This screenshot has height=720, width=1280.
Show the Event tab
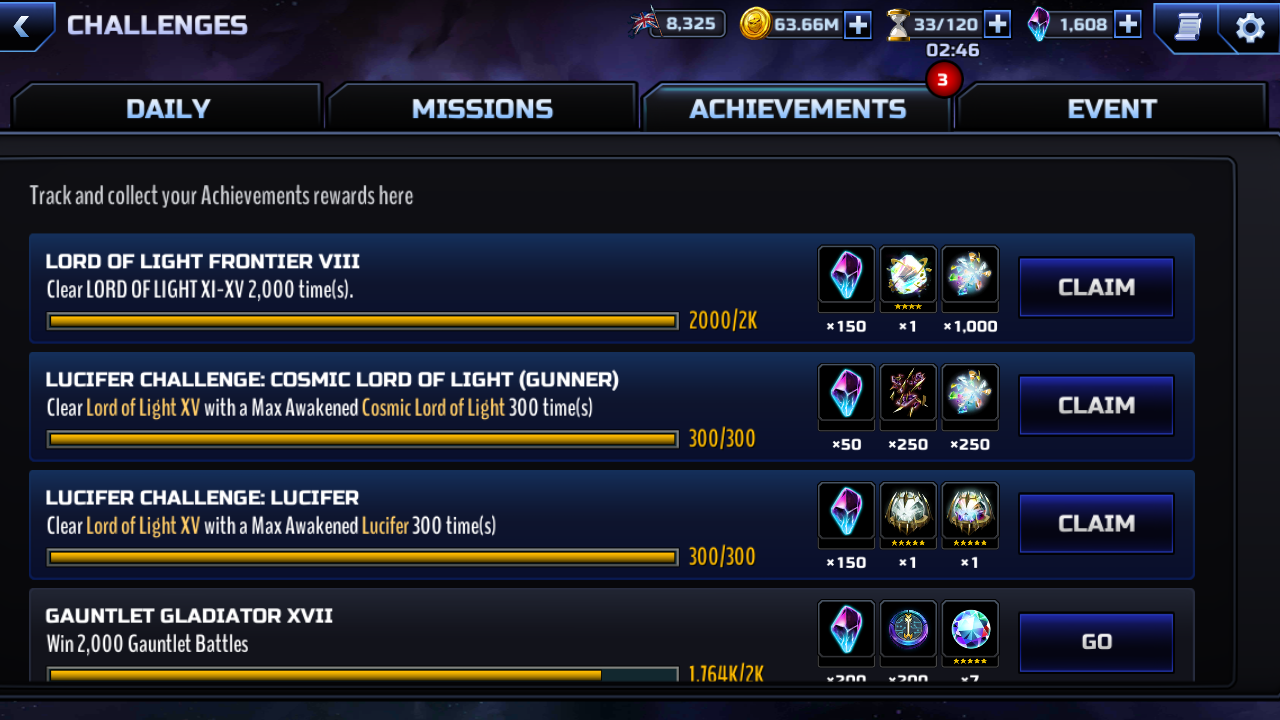pyautogui.click(x=1111, y=108)
